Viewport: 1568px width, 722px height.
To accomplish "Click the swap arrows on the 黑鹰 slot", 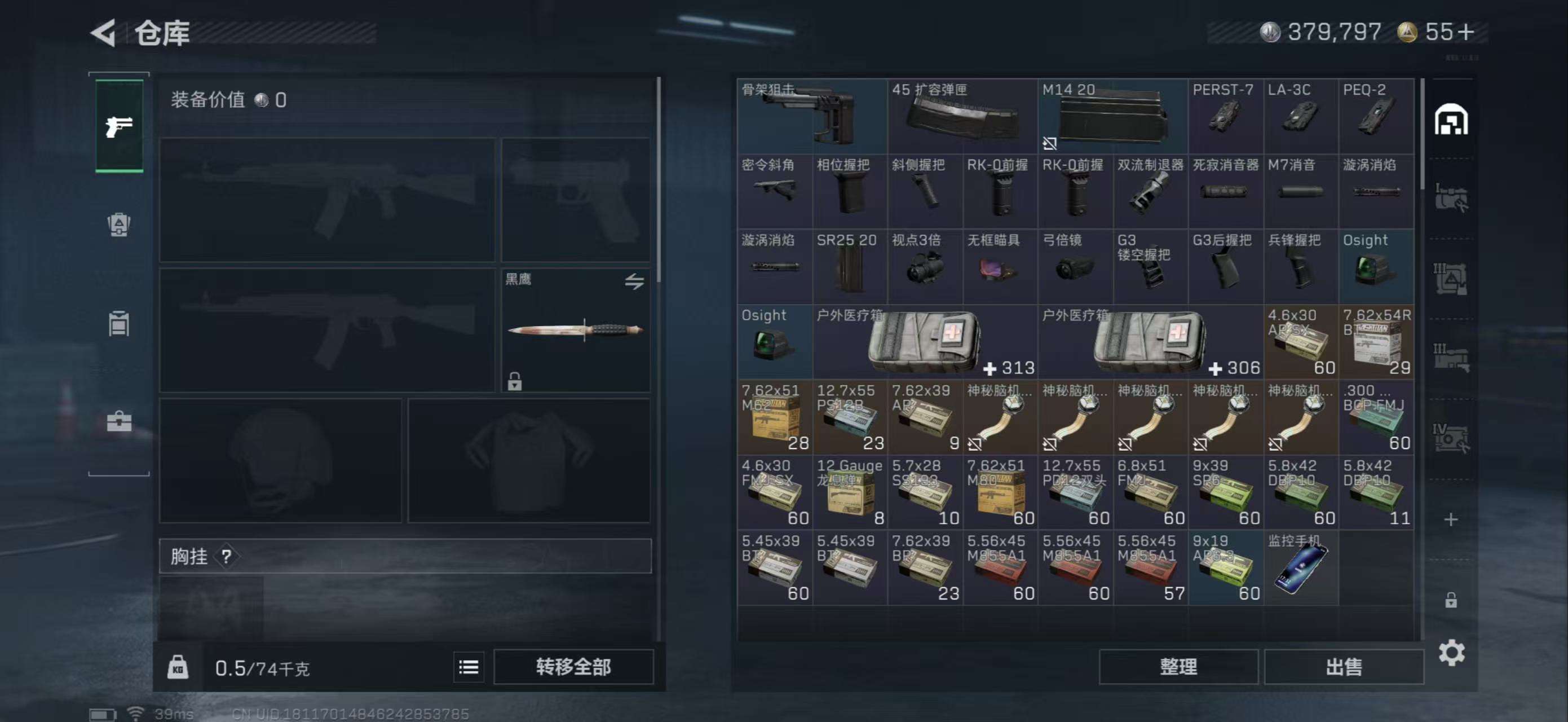I will pos(635,281).
